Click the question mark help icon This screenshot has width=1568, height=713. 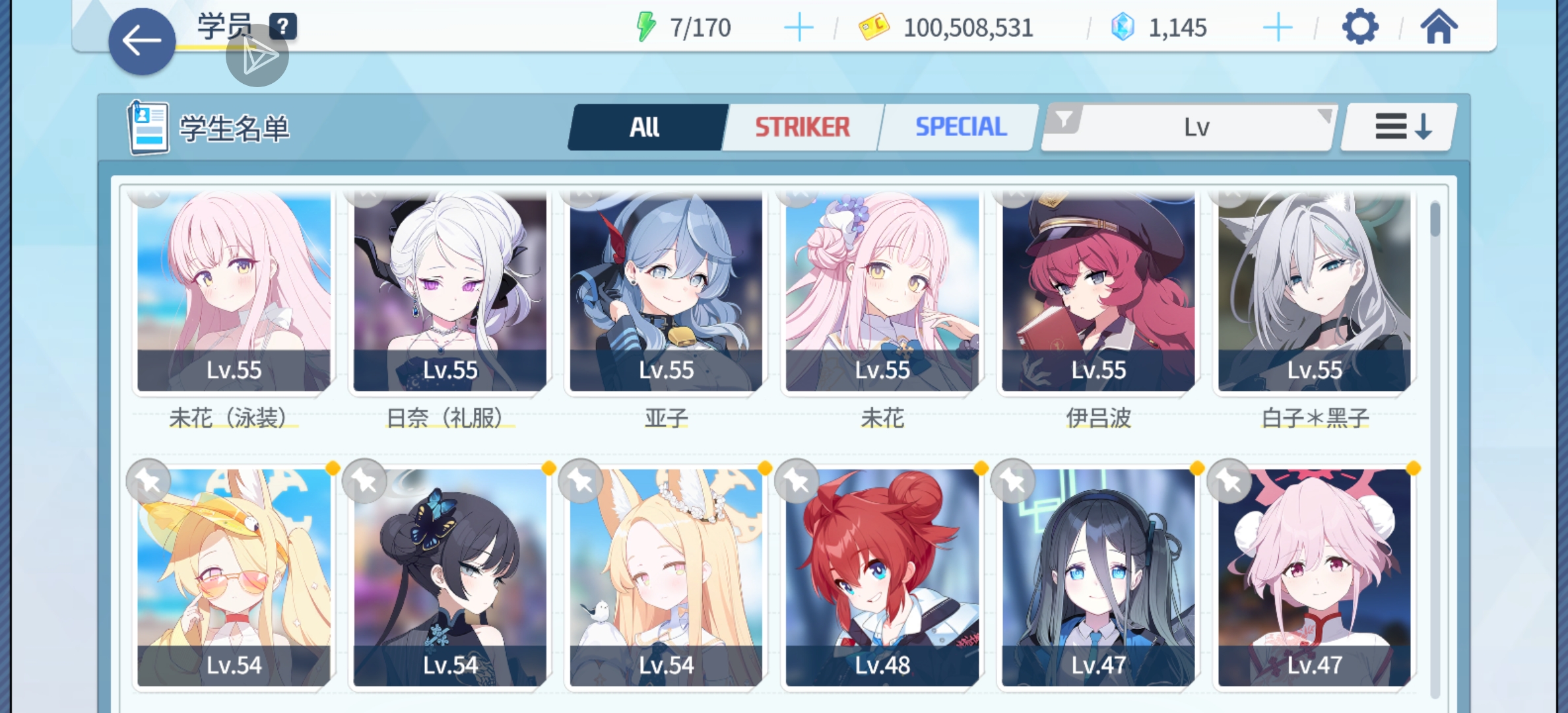point(283,26)
